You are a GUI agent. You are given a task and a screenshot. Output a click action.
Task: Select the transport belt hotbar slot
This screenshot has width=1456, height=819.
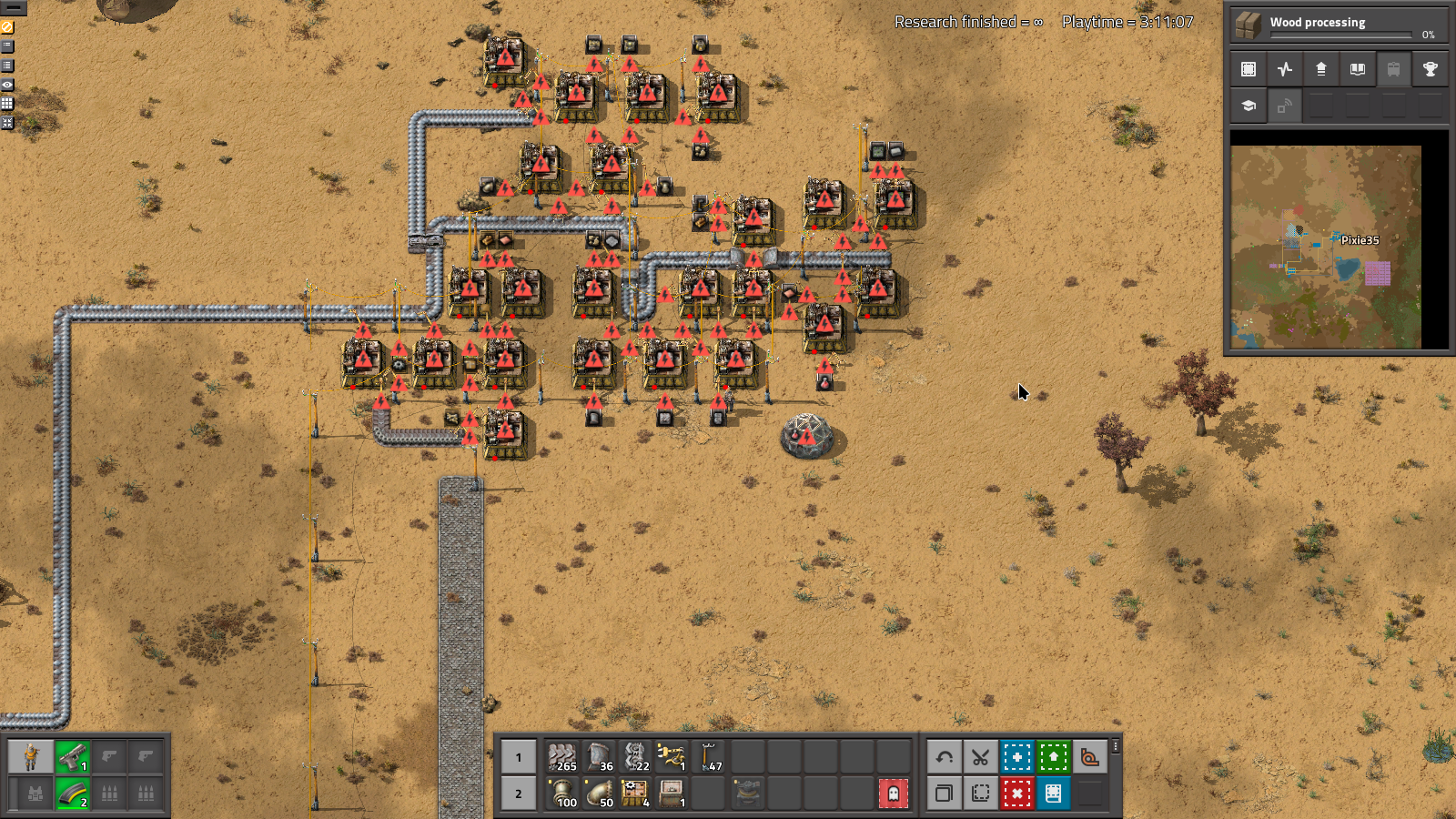[563, 757]
